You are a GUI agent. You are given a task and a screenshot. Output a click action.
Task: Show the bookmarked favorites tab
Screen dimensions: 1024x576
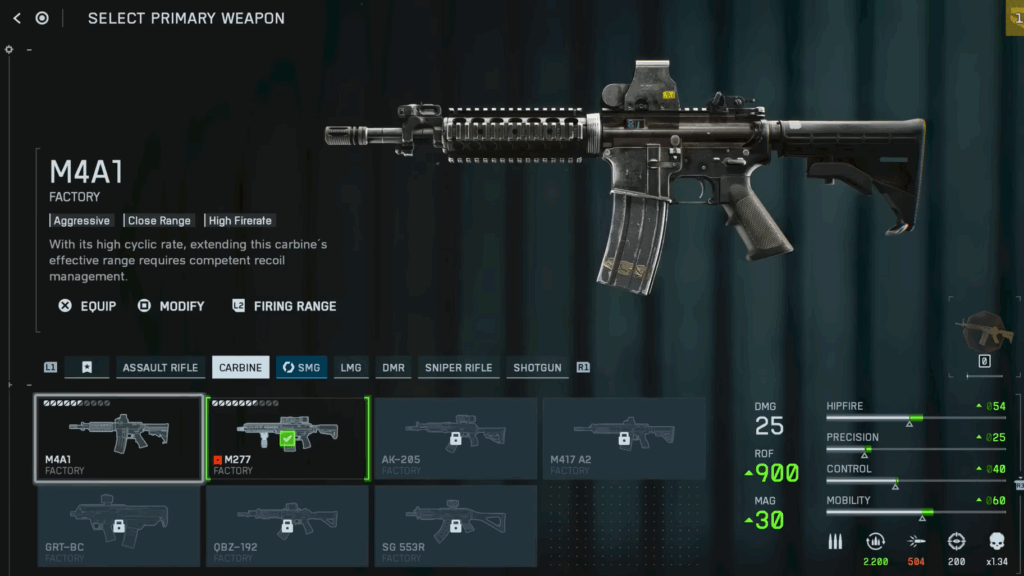point(87,368)
